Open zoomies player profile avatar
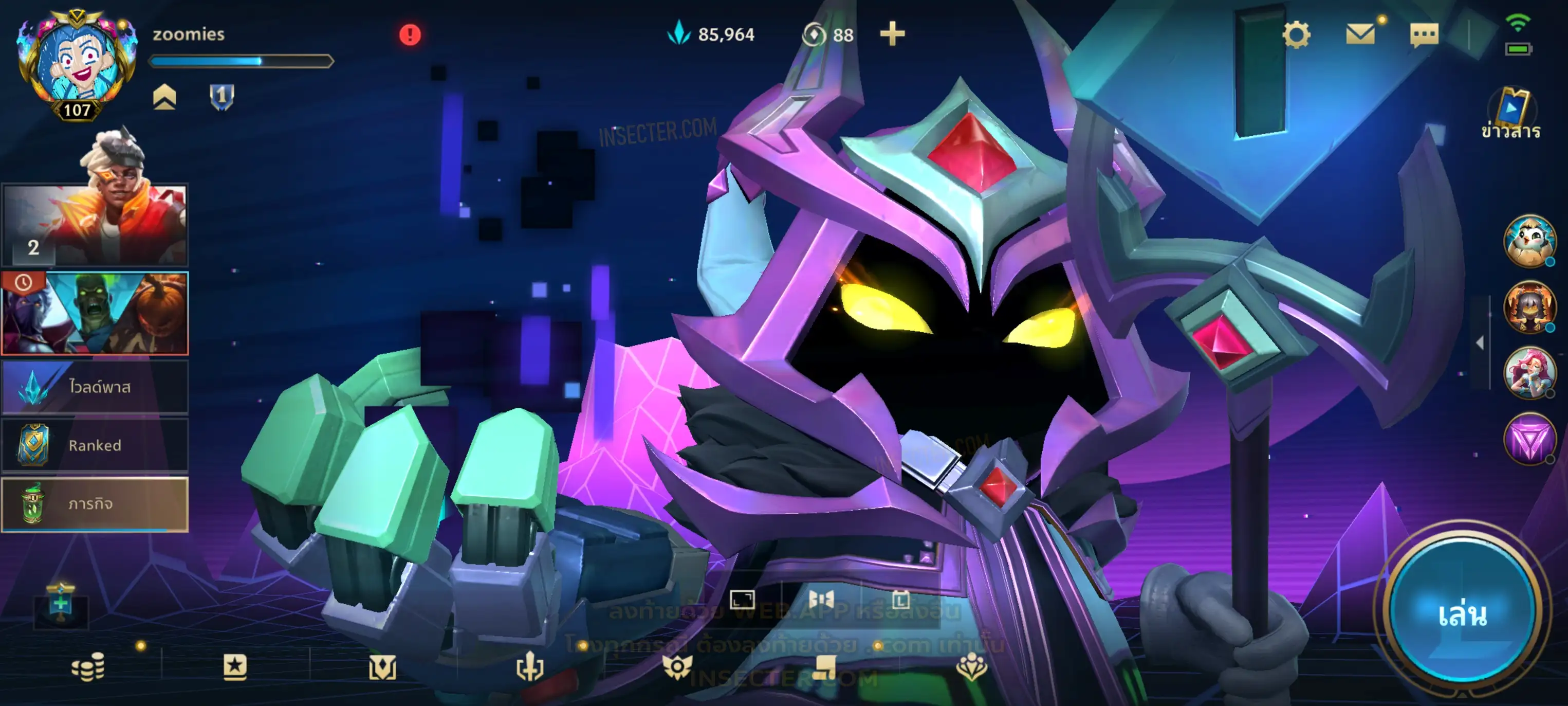1568x706 pixels. pos(77,64)
